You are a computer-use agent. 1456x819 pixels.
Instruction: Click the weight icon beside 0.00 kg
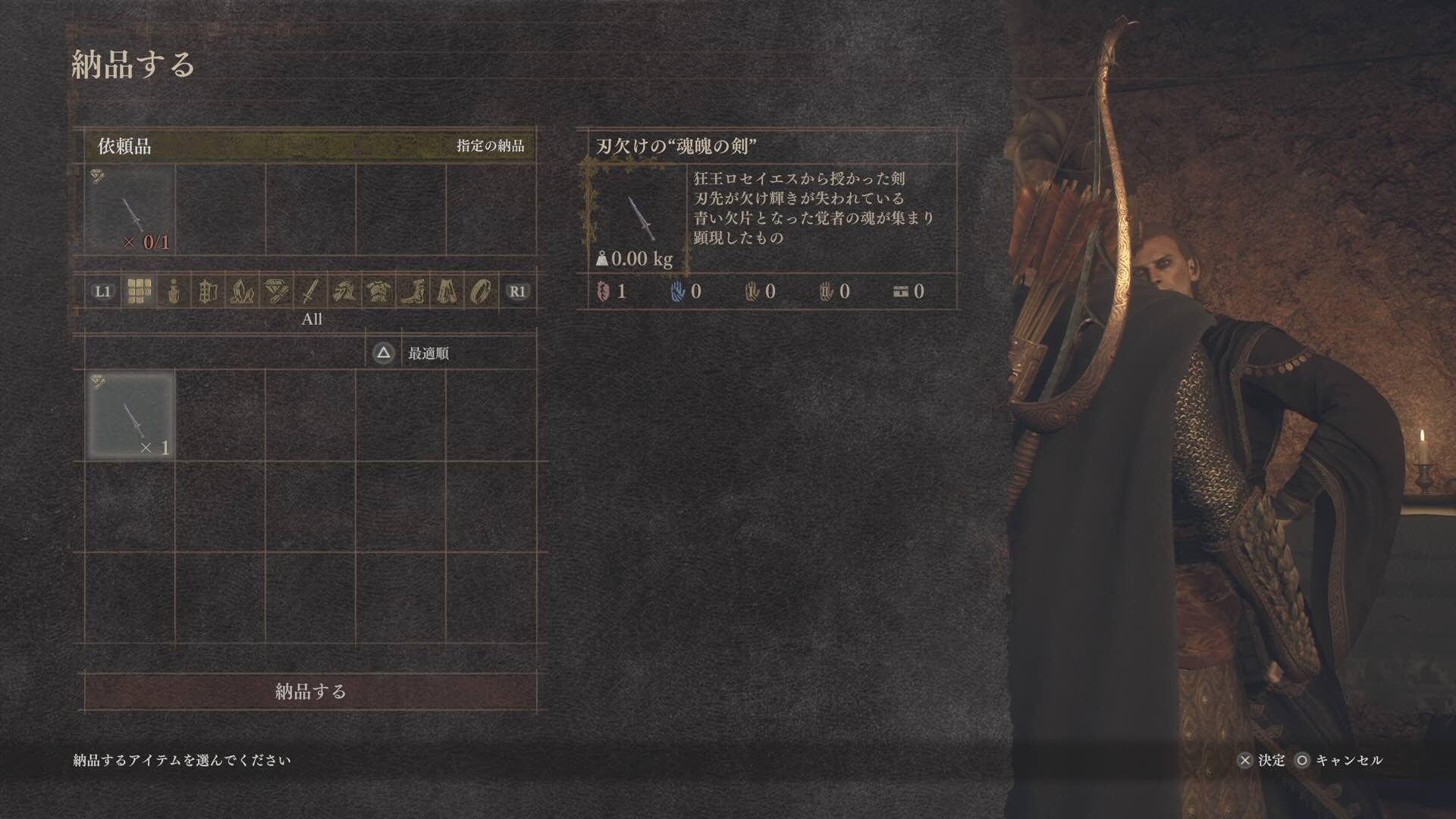coord(601,258)
